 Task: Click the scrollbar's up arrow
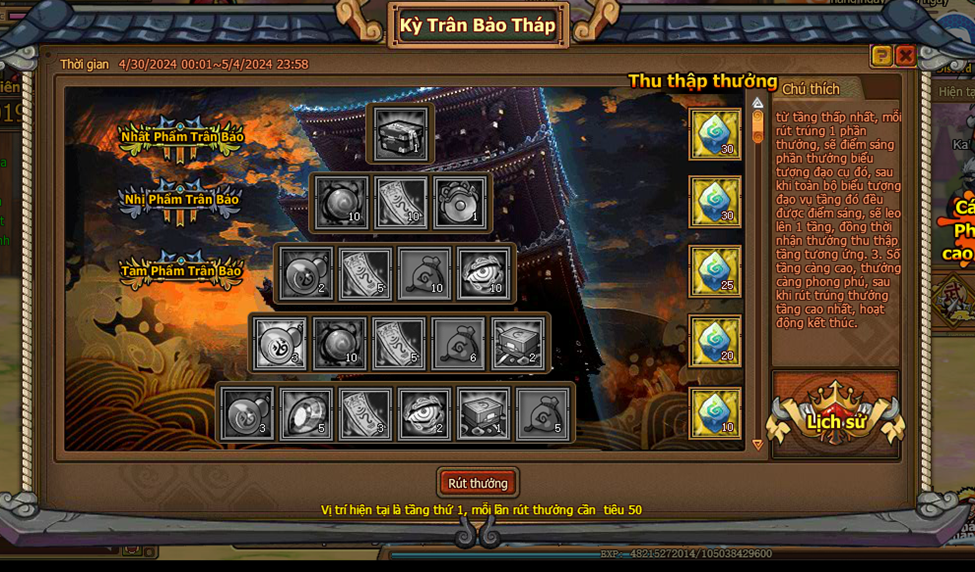758,102
